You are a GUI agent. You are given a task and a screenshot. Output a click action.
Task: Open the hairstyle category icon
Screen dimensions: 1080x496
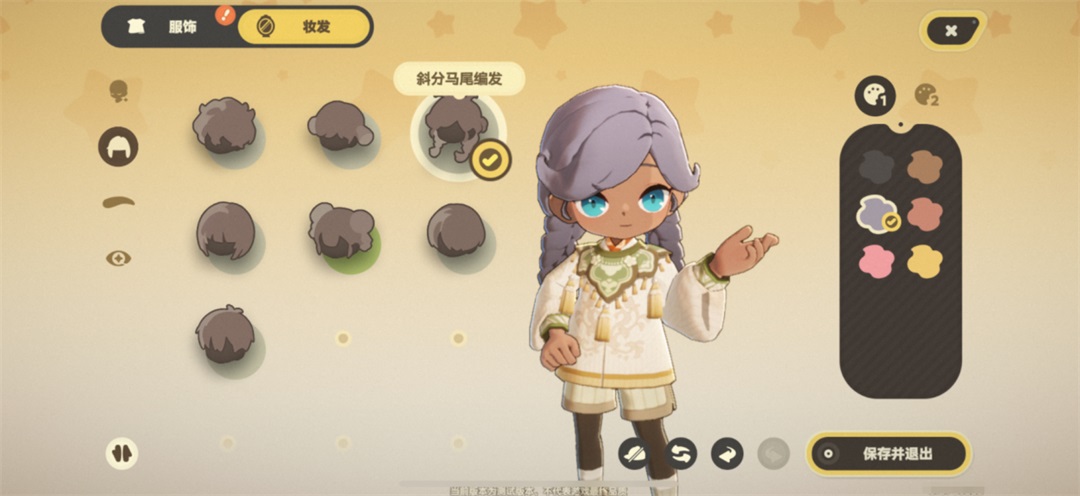[x=118, y=147]
